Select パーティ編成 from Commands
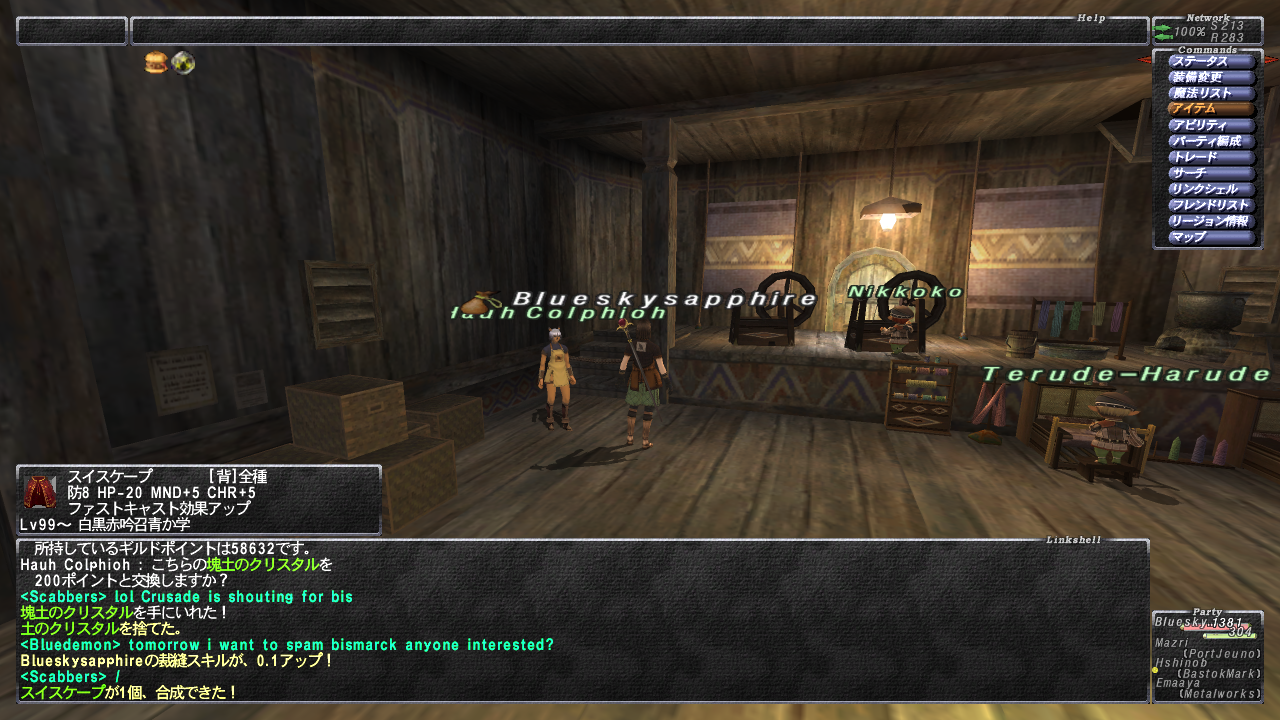This screenshot has width=1280, height=720. click(x=1210, y=142)
